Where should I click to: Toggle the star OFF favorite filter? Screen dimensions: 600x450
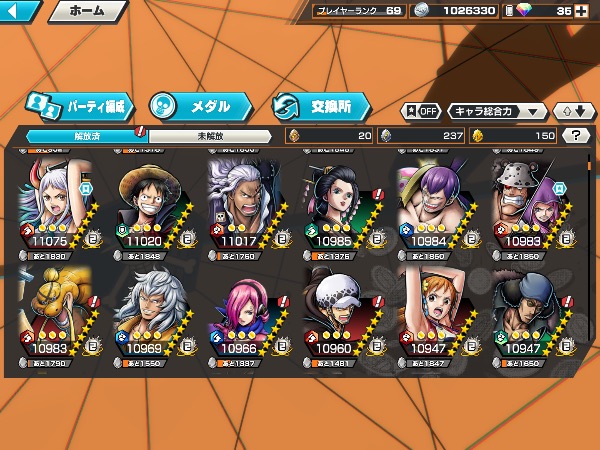[x=421, y=111]
